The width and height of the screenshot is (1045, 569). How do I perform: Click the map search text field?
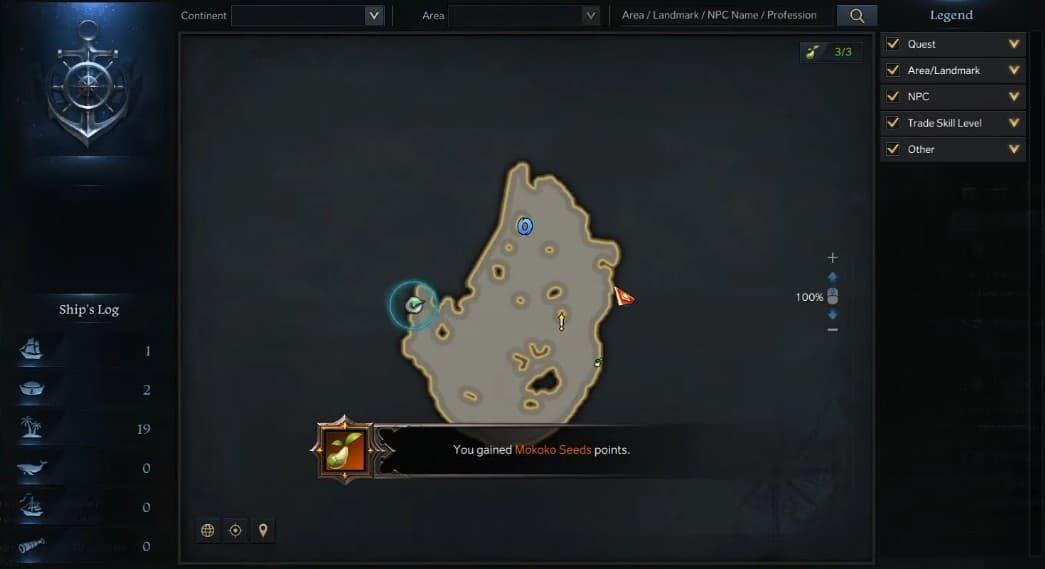coord(720,15)
